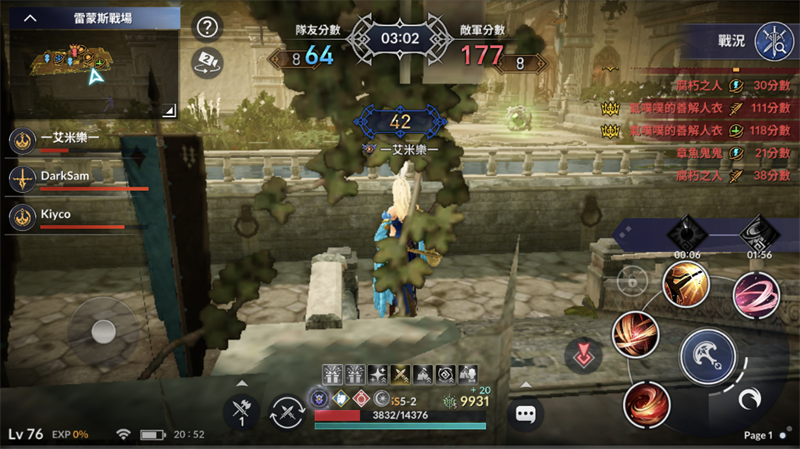Use the main anchor attack button

tap(708, 353)
